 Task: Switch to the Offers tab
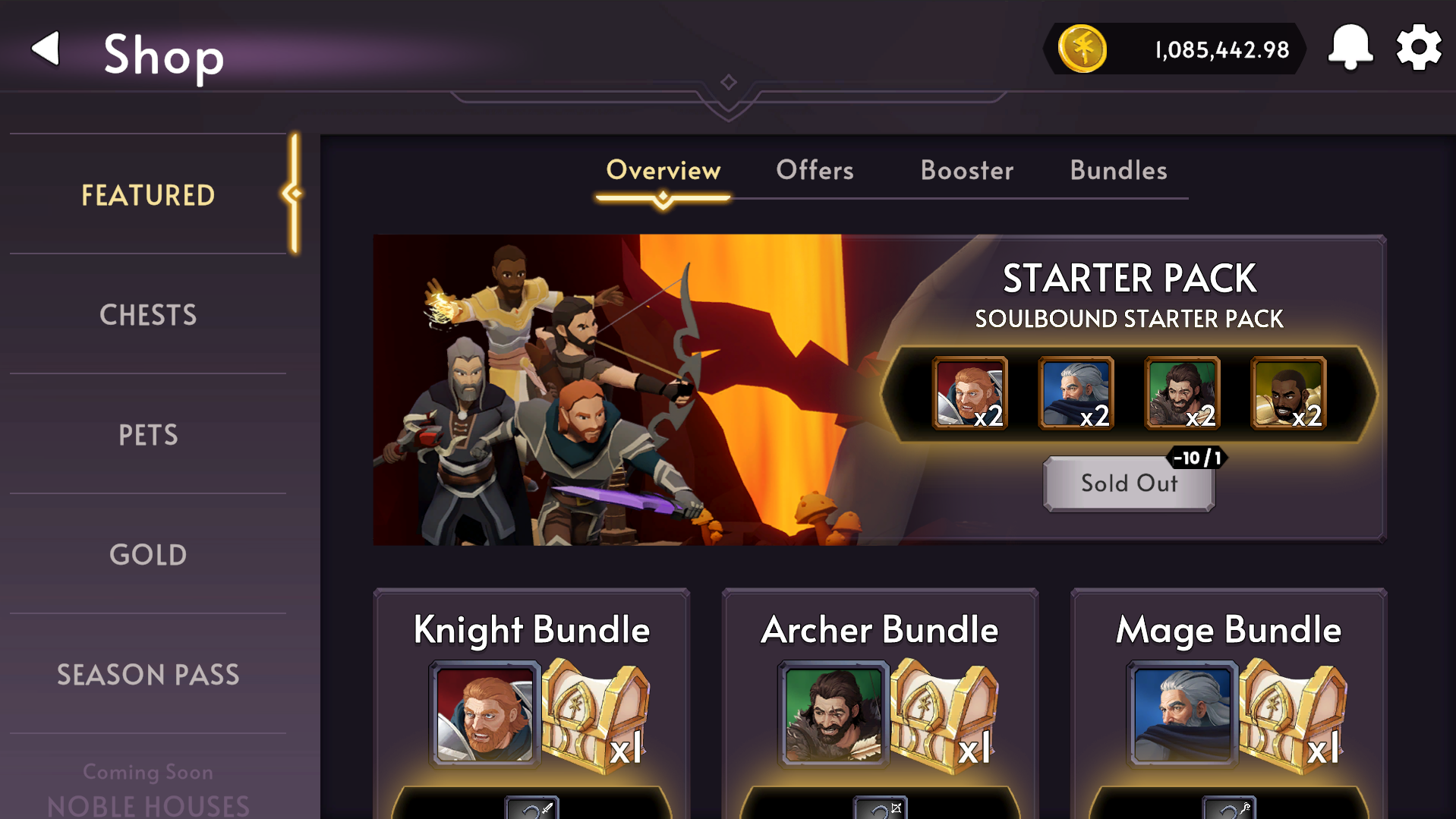click(814, 171)
